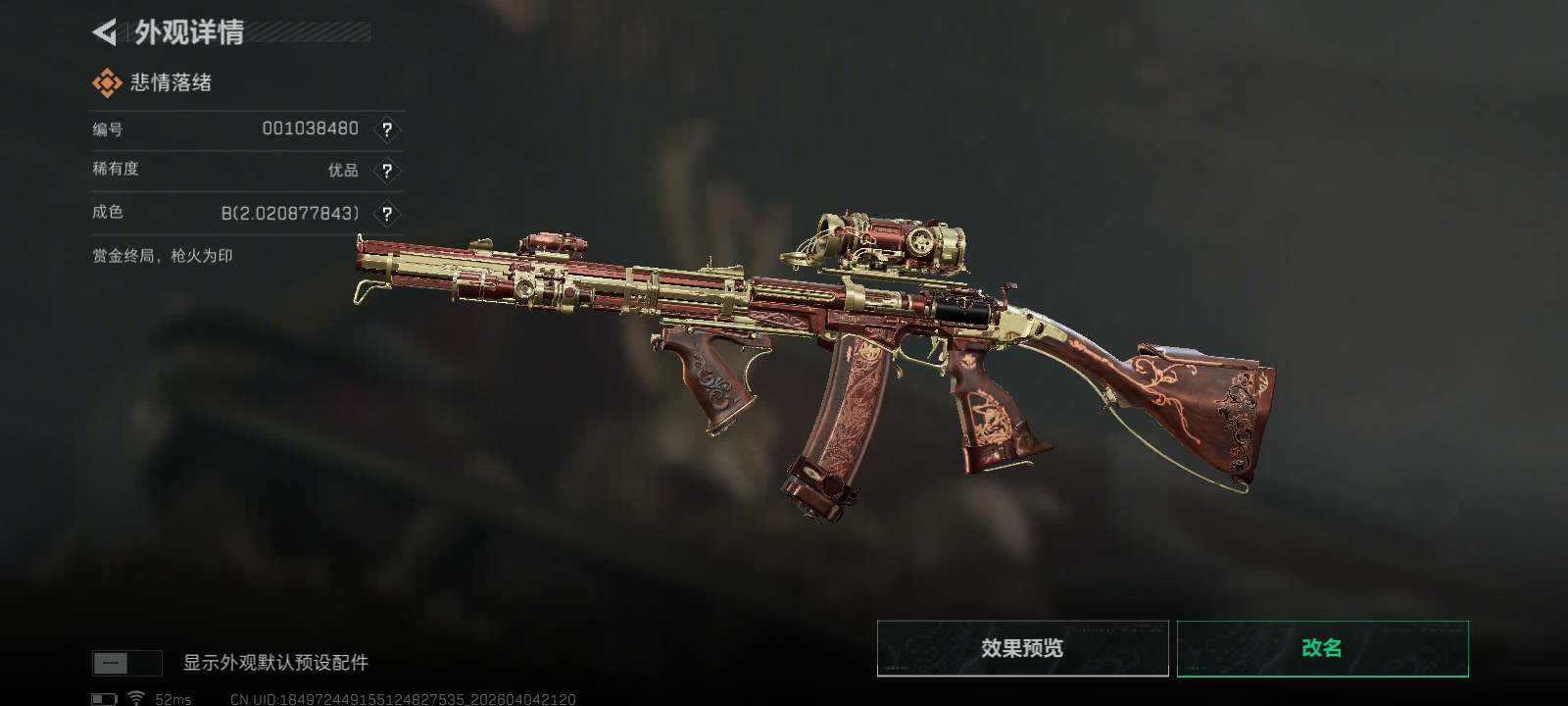The image size is (1568, 706).
Task: Go back using the arrow beside 外观详情
Action: pyautogui.click(x=104, y=32)
